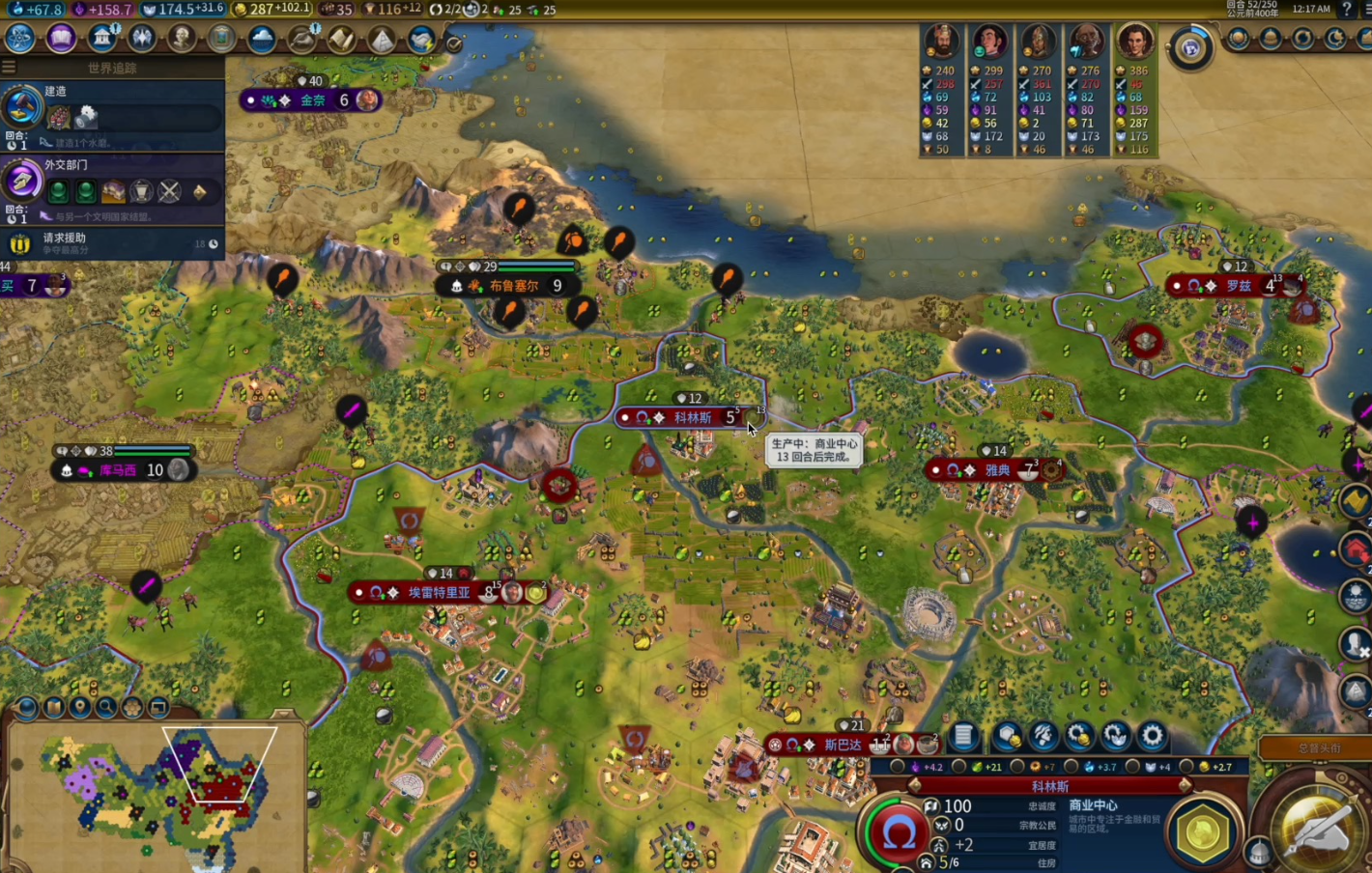Open the minimap search magnifier
Image resolution: width=1372 pixels, height=873 pixels.
[x=106, y=708]
